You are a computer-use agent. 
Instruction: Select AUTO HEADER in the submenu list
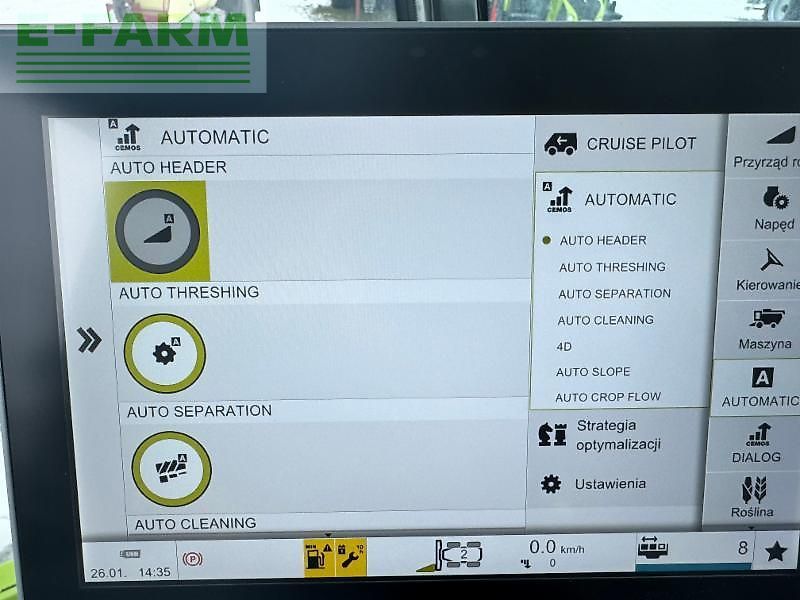602,240
